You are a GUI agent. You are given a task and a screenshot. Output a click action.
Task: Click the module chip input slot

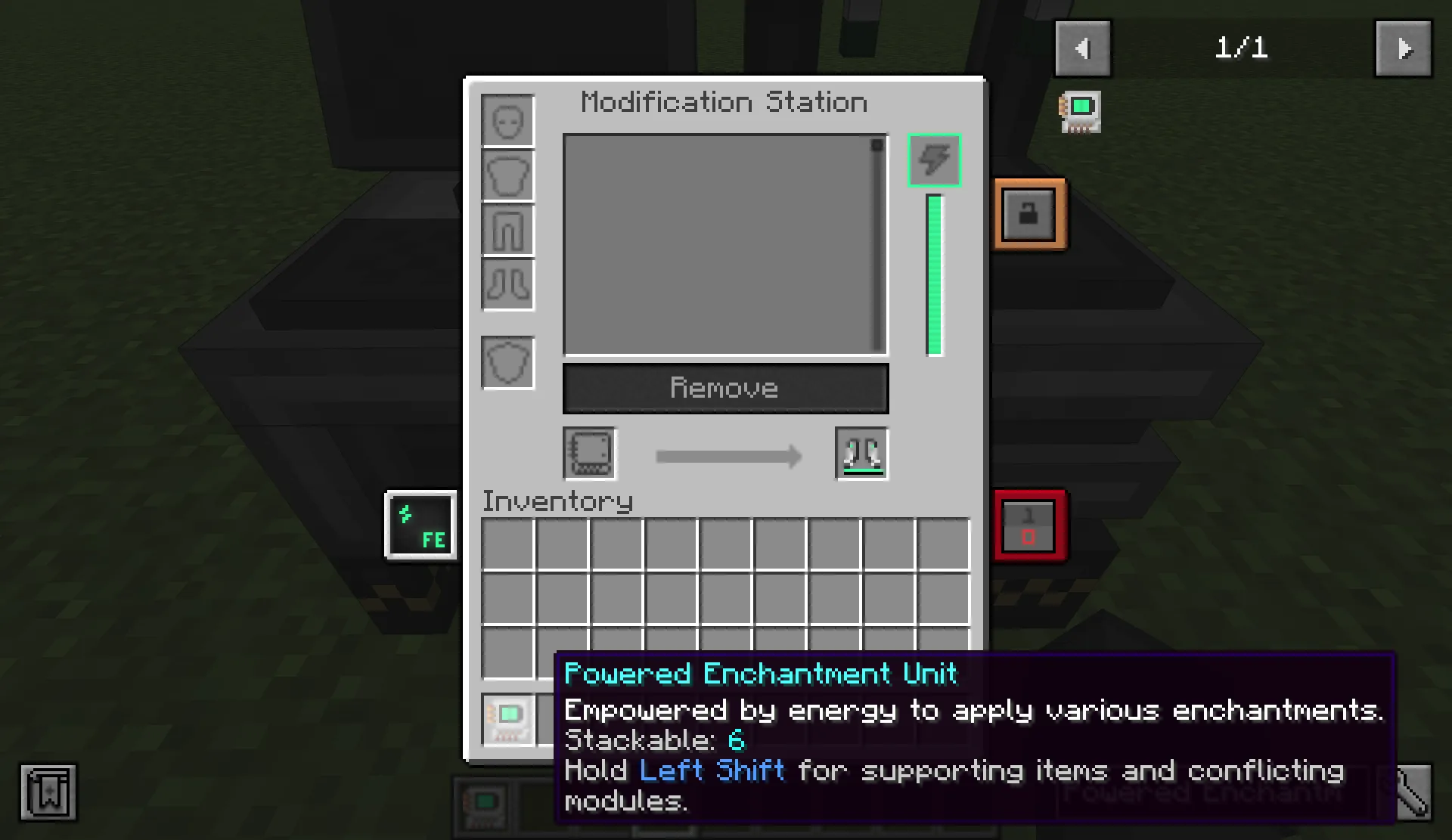(589, 454)
